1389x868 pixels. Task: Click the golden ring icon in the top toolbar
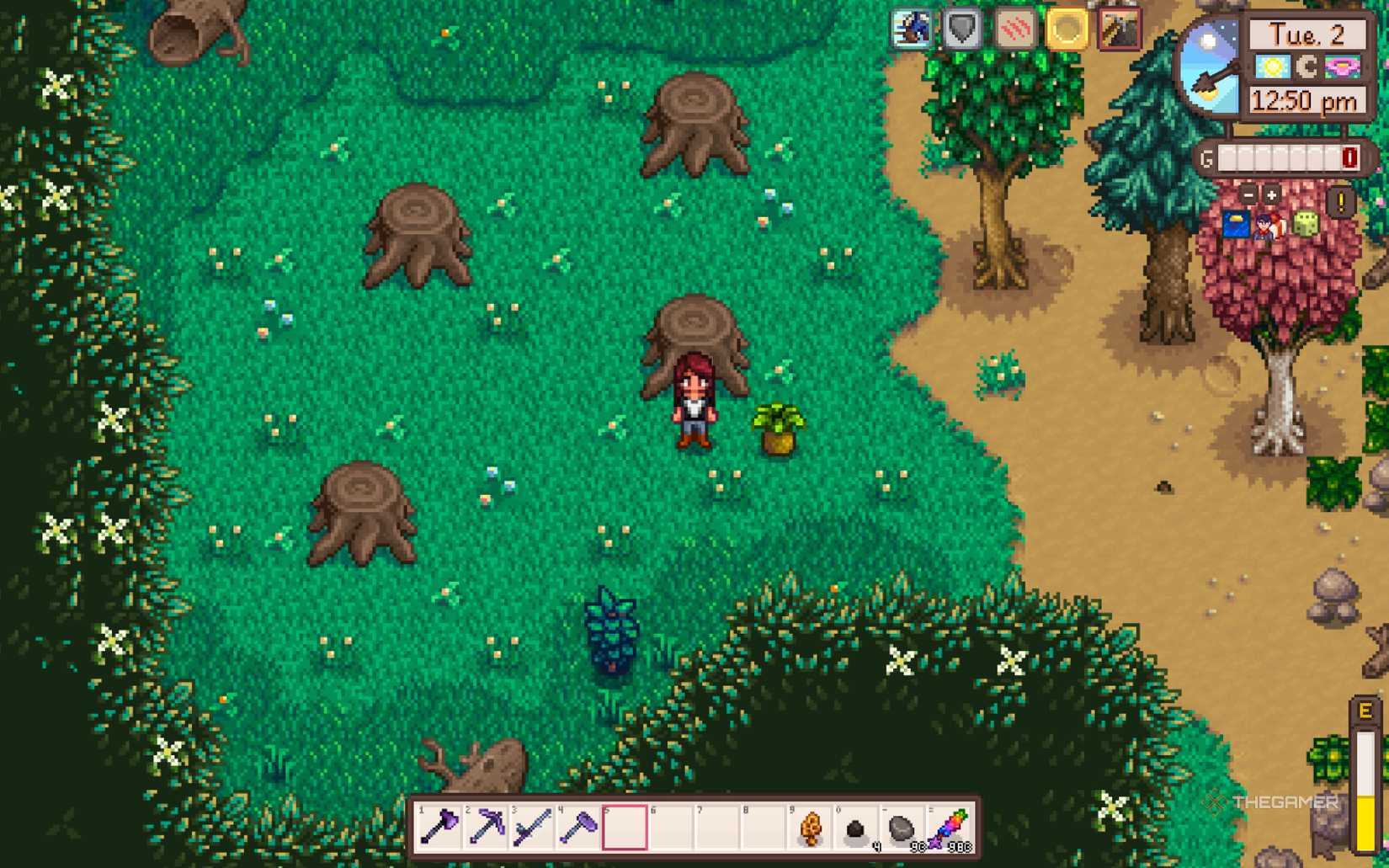point(1065,28)
